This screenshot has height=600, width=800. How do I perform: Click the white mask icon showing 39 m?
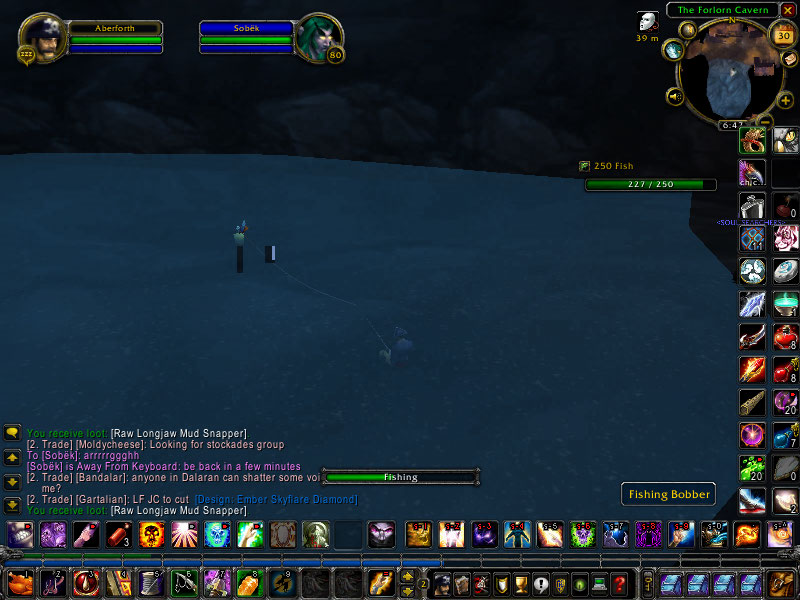tap(648, 22)
